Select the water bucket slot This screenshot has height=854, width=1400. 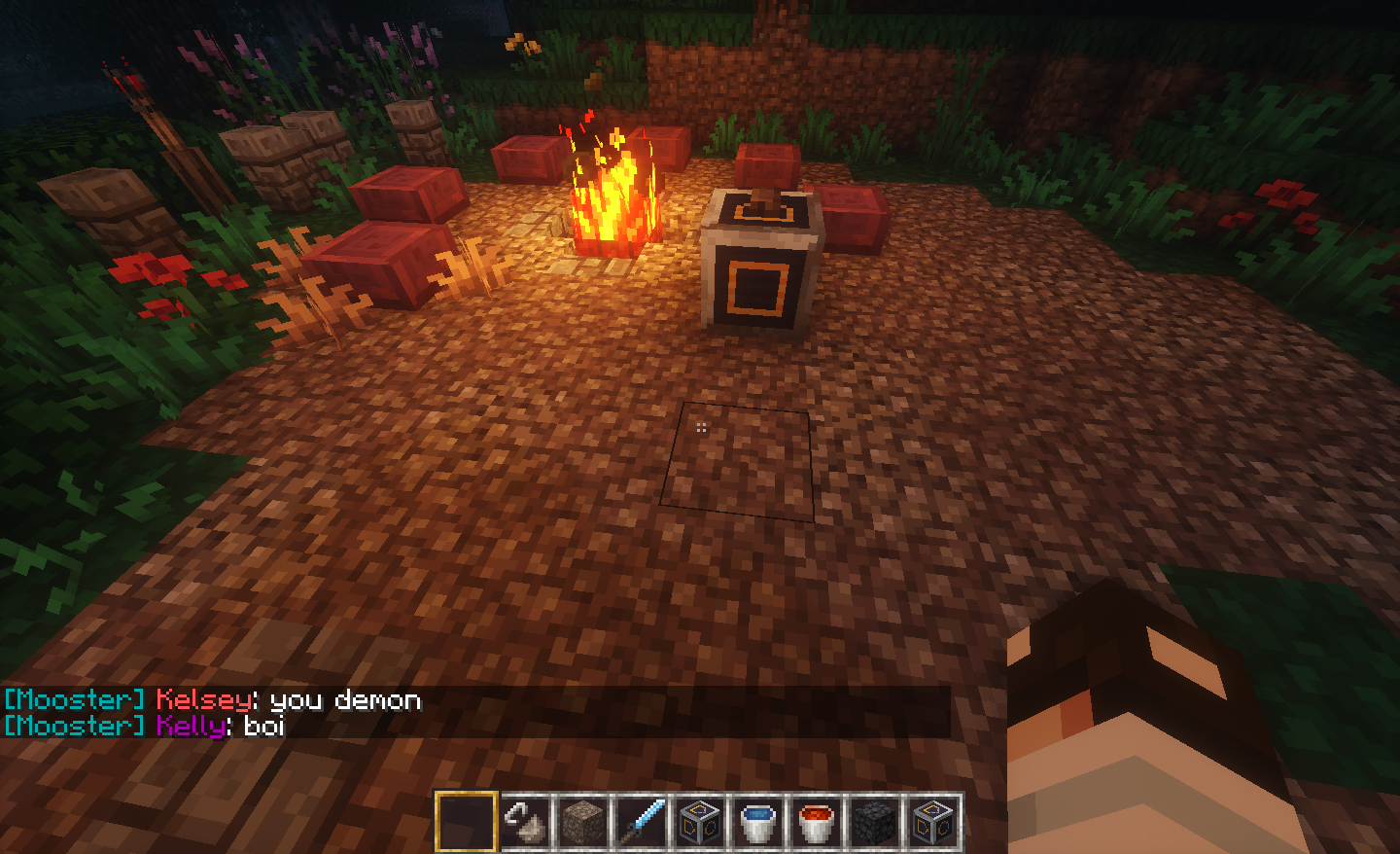coord(757,822)
